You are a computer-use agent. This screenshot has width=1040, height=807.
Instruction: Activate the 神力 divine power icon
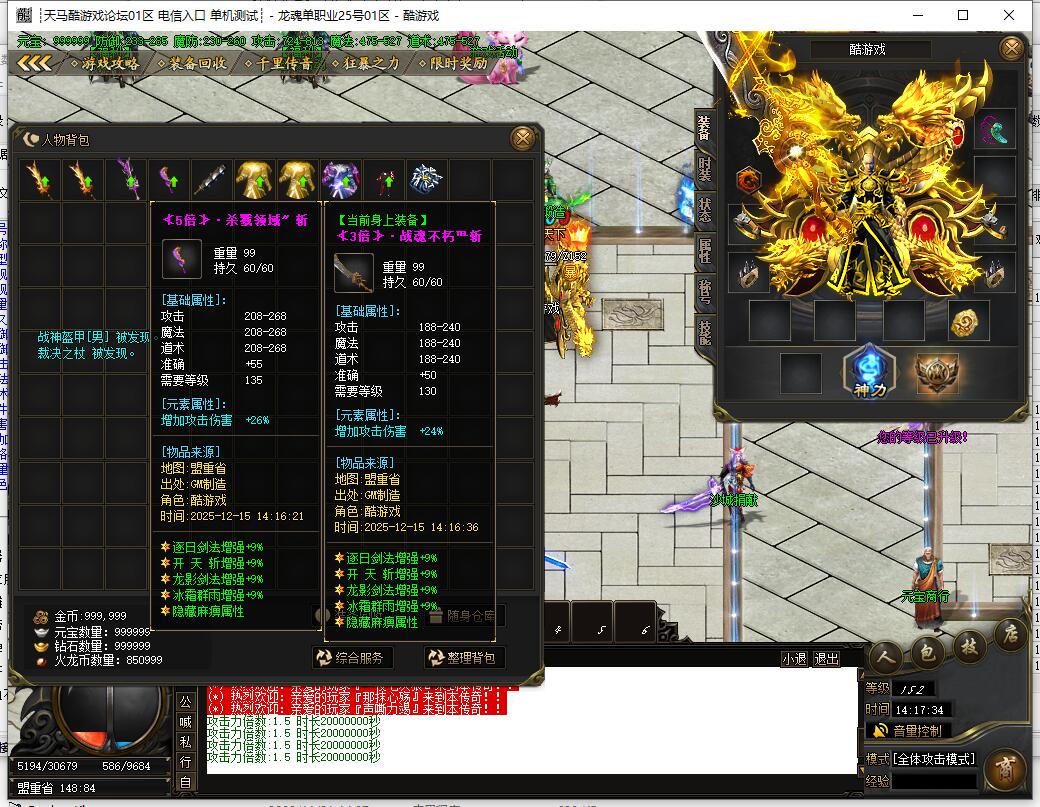coord(866,372)
